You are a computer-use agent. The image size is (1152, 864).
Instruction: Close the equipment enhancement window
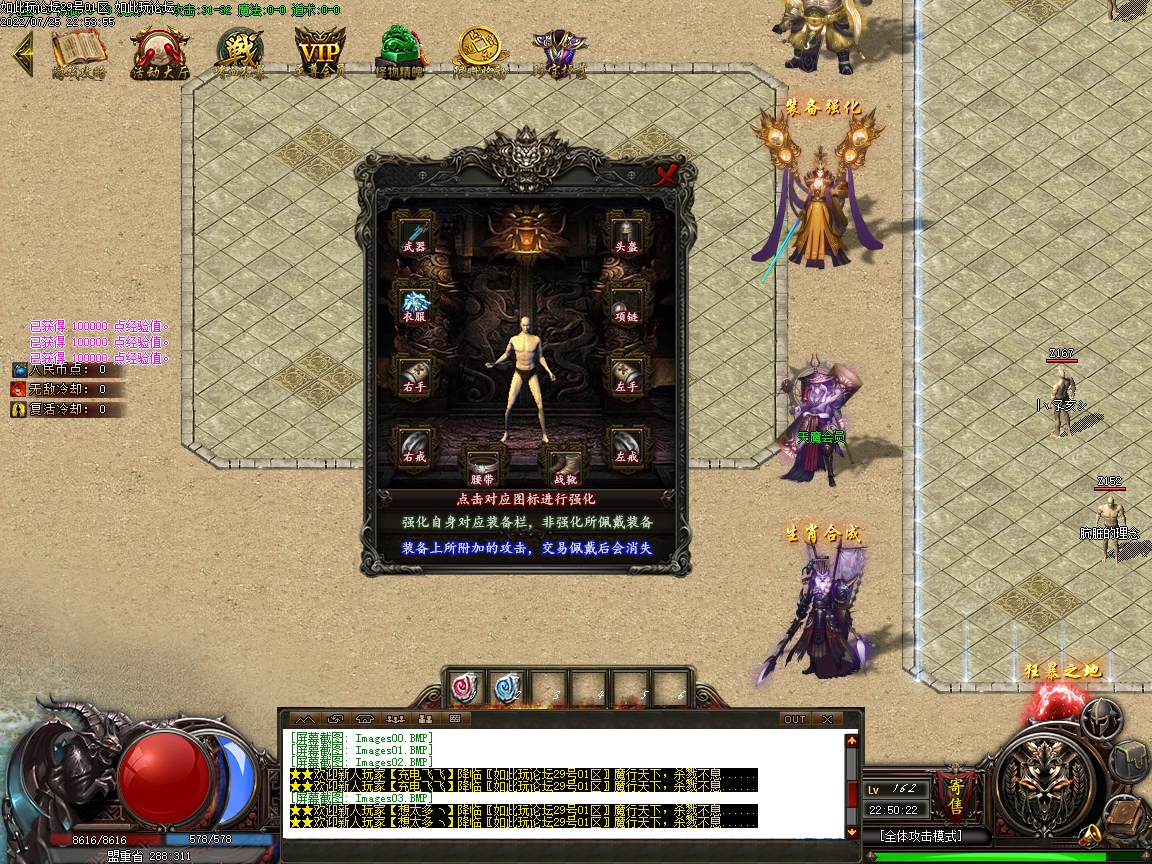[666, 176]
